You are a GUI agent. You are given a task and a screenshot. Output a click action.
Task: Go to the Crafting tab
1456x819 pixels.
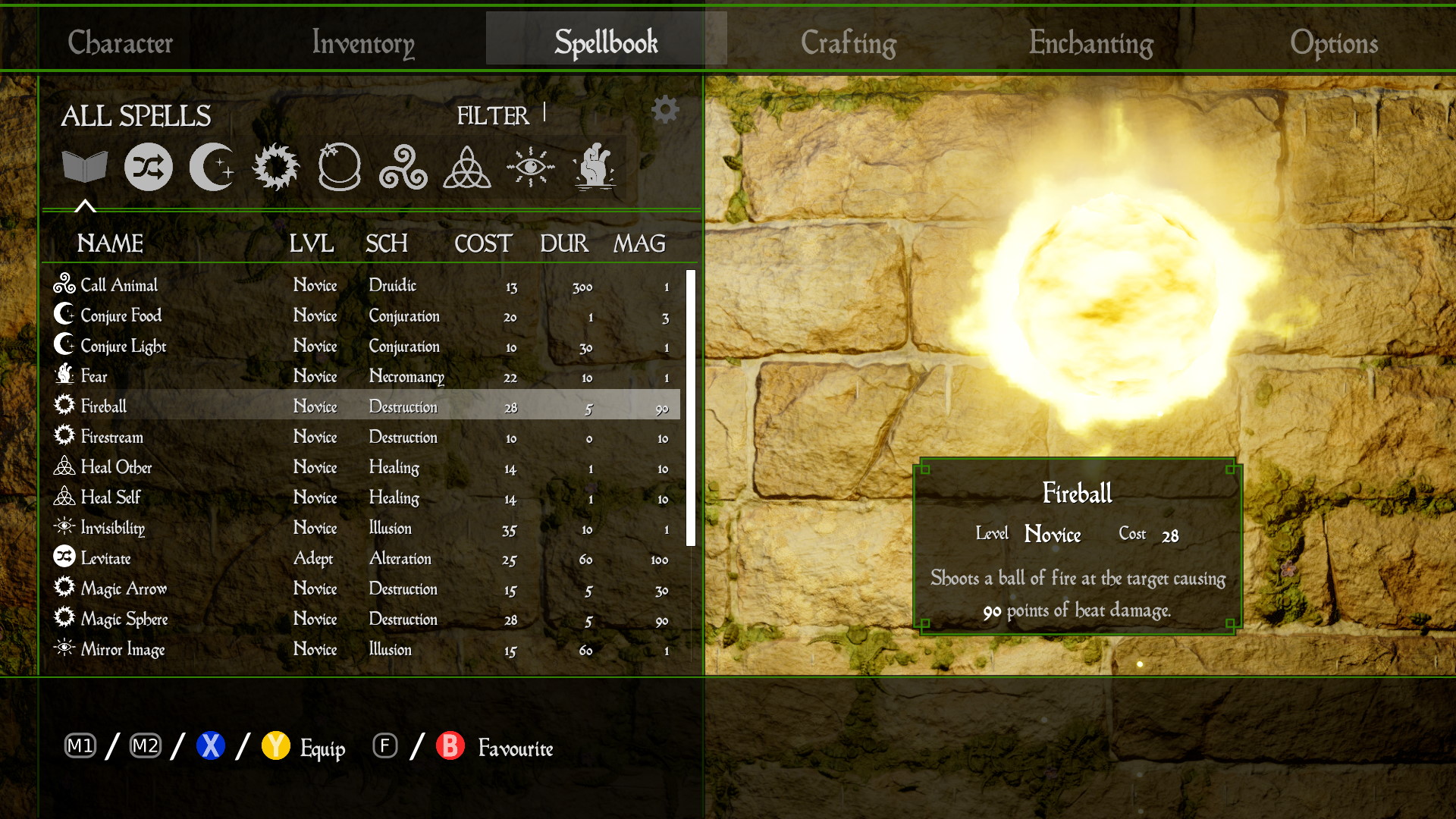tap(849, 42)
